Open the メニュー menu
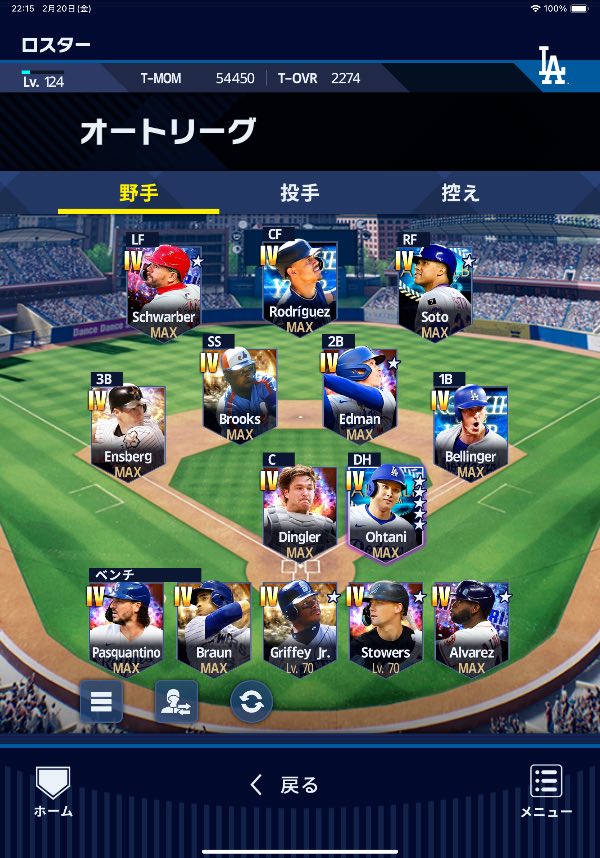The image size is (600, 858). [546, 792]
